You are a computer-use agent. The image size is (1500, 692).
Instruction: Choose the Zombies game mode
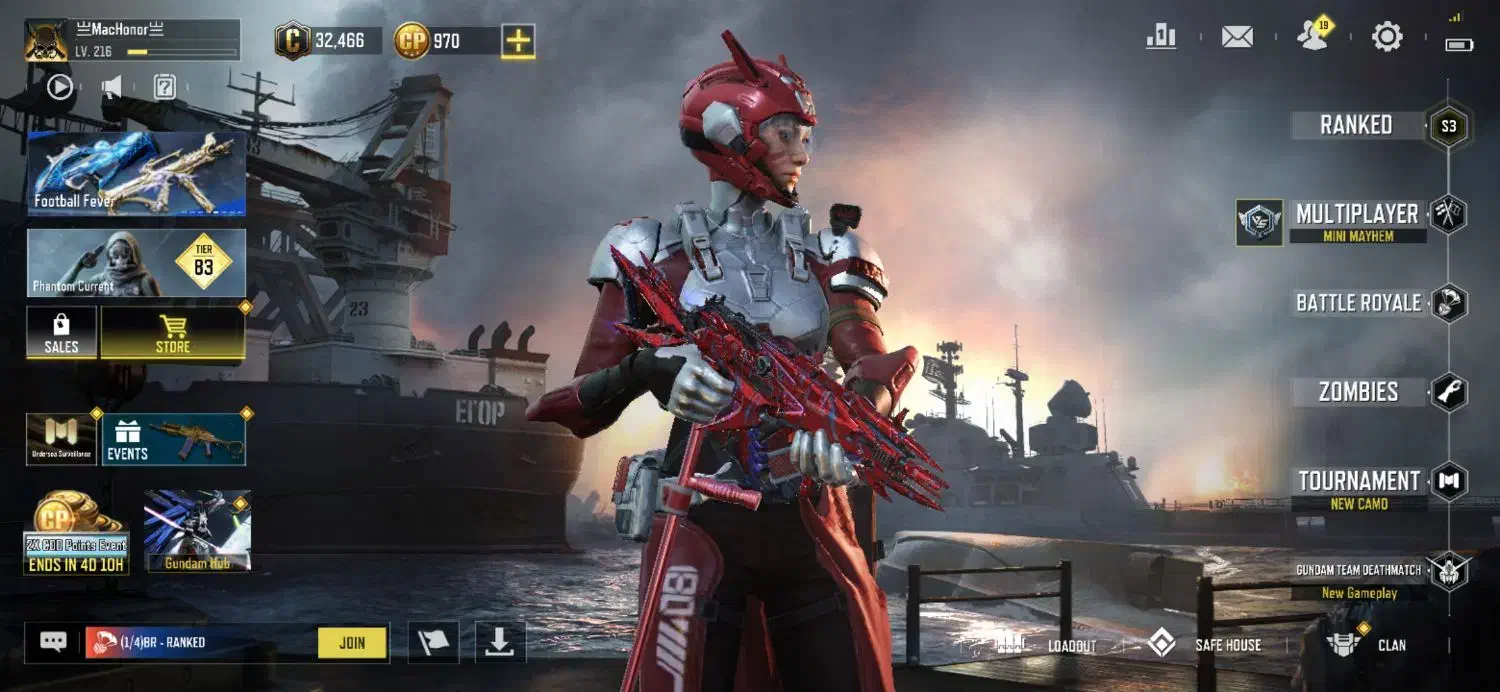pyautogui.click(x=1358, y=392)
